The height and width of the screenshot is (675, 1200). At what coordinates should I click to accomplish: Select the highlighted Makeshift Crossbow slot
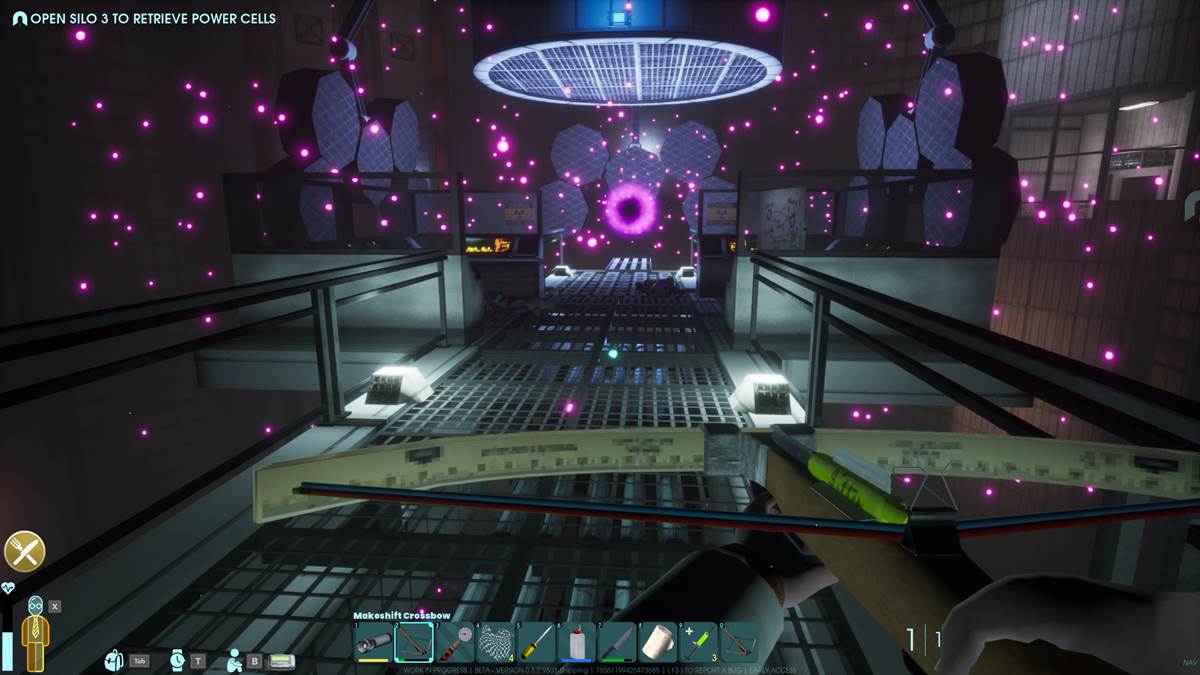414,642
